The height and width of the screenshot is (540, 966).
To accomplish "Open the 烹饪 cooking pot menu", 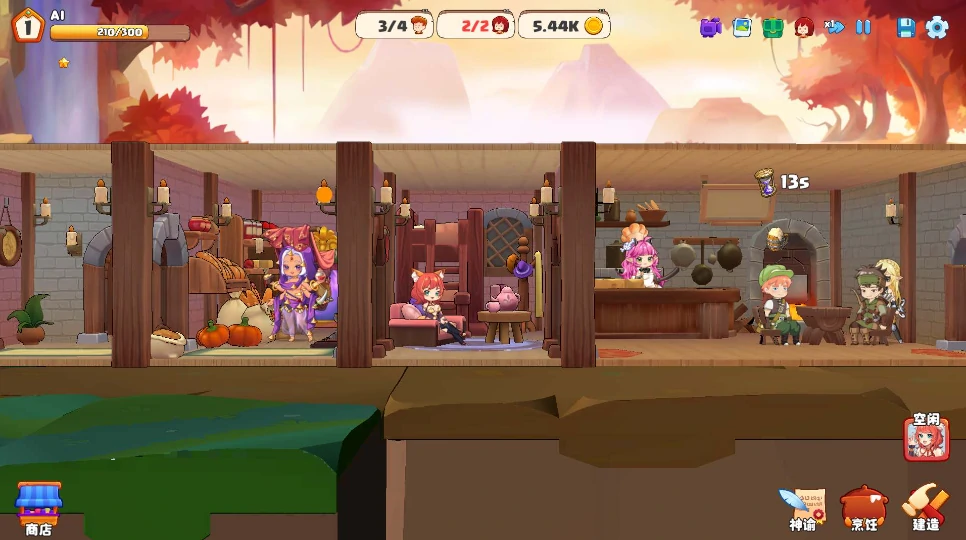I will pos(864,505).
